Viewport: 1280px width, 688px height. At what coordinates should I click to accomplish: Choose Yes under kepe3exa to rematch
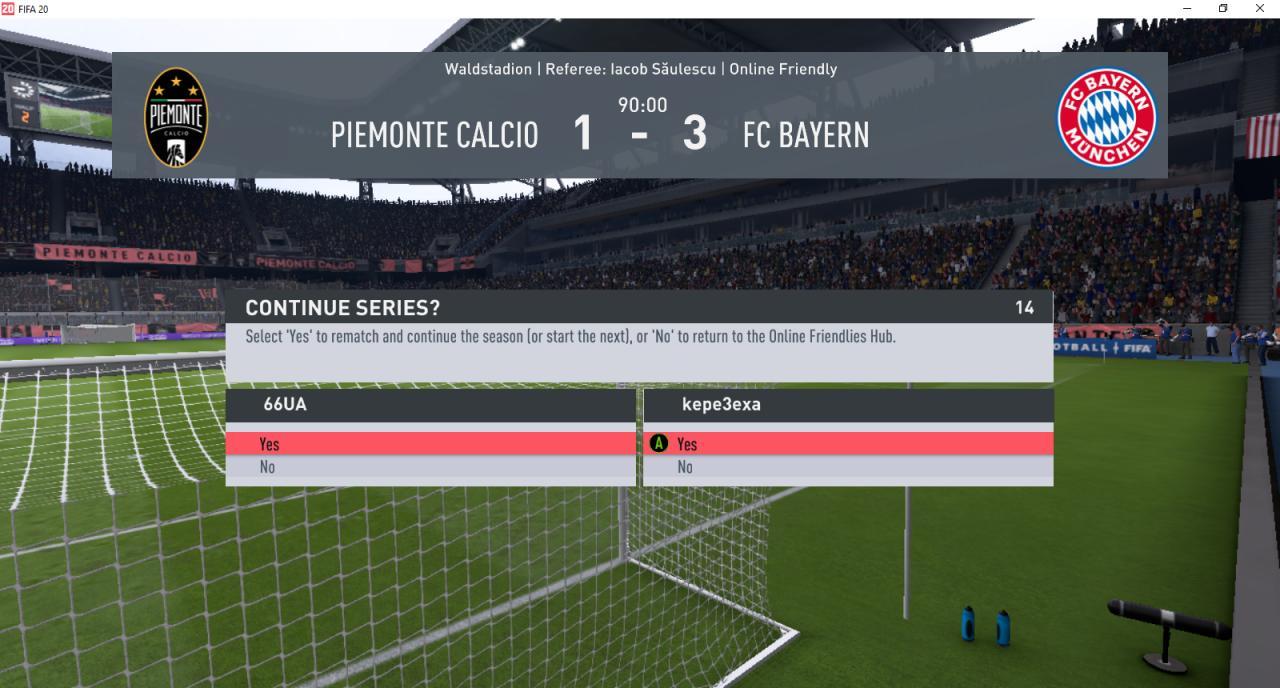click(847, 444)
